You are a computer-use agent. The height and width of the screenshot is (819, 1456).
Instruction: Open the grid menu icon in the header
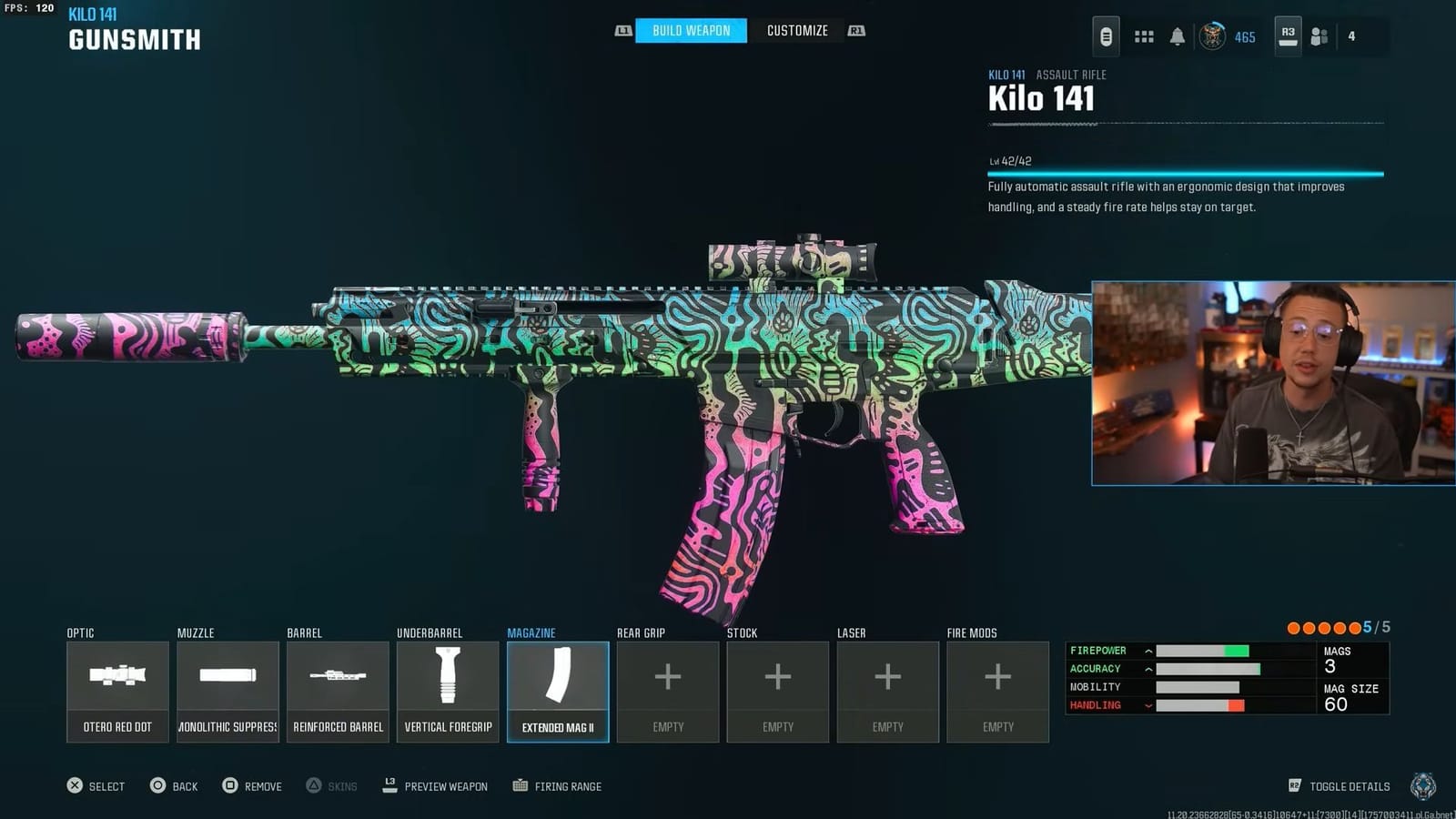pyautogui.click(x=1144, y=36)
